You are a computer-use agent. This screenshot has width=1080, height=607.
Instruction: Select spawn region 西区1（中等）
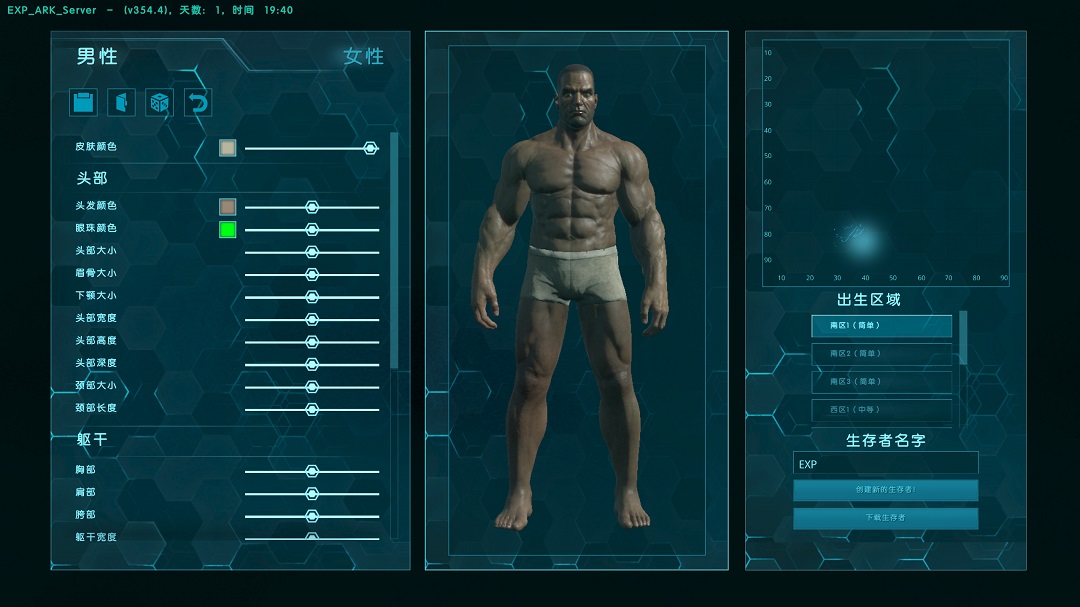(x=881, y=409)
